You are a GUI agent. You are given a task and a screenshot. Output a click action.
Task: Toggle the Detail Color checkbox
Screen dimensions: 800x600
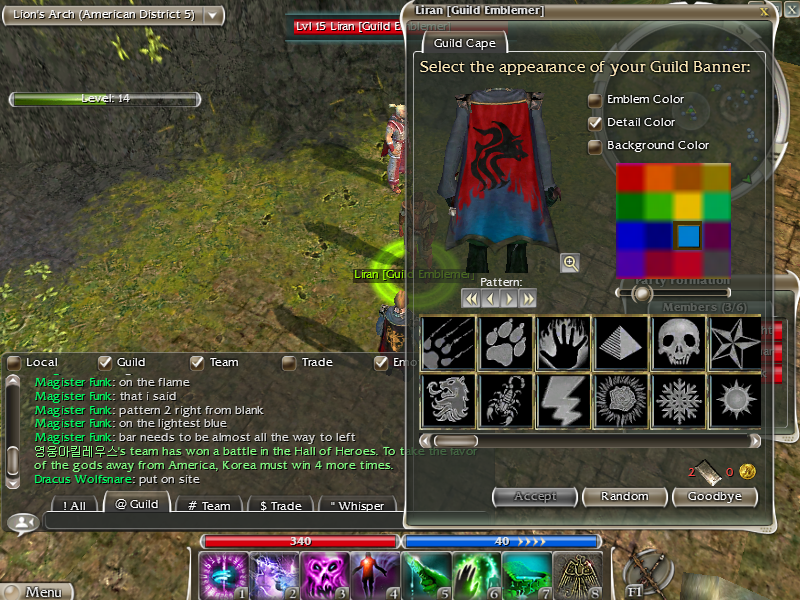595,123
